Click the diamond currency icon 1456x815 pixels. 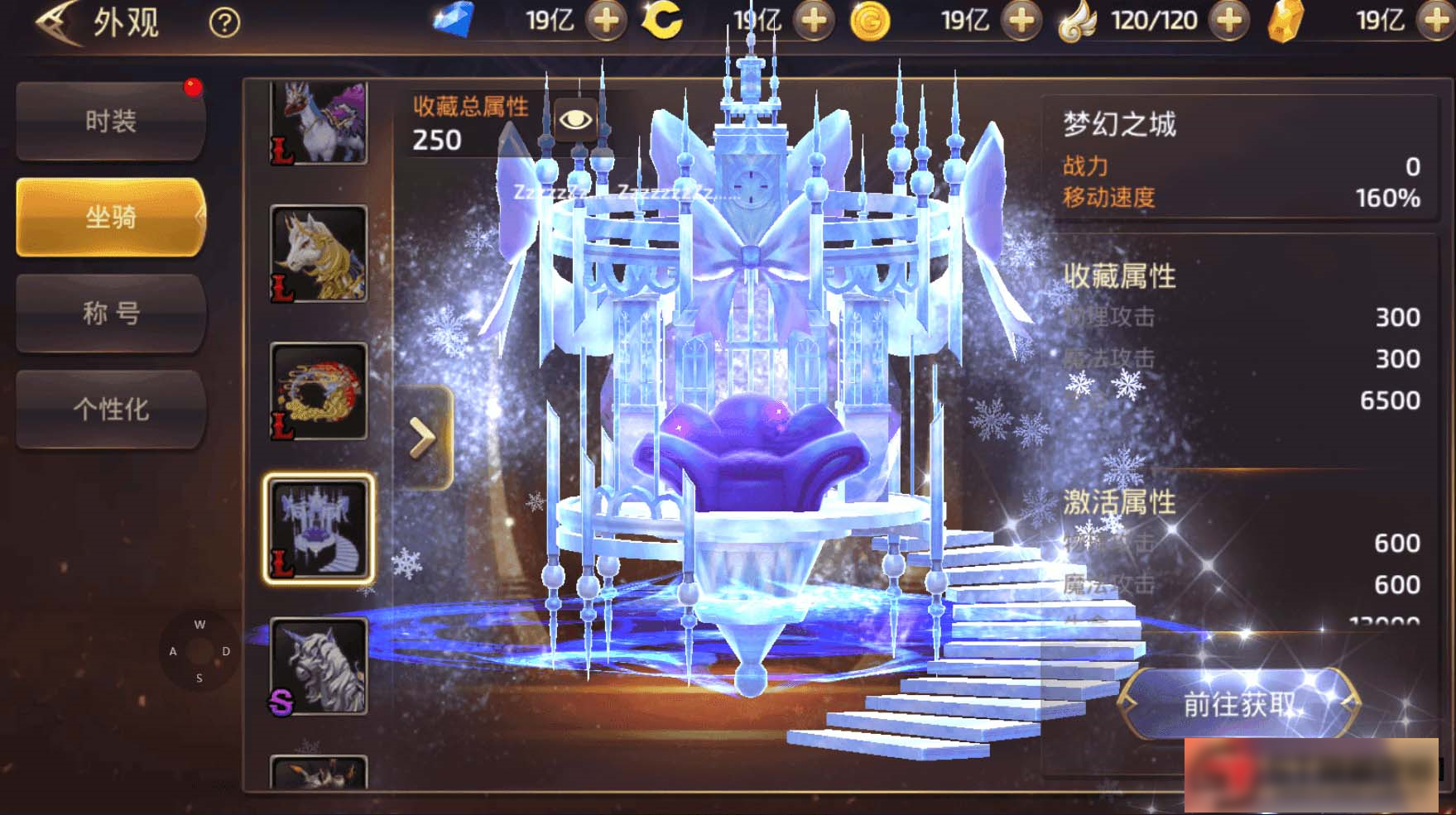[x=454, y=20]
